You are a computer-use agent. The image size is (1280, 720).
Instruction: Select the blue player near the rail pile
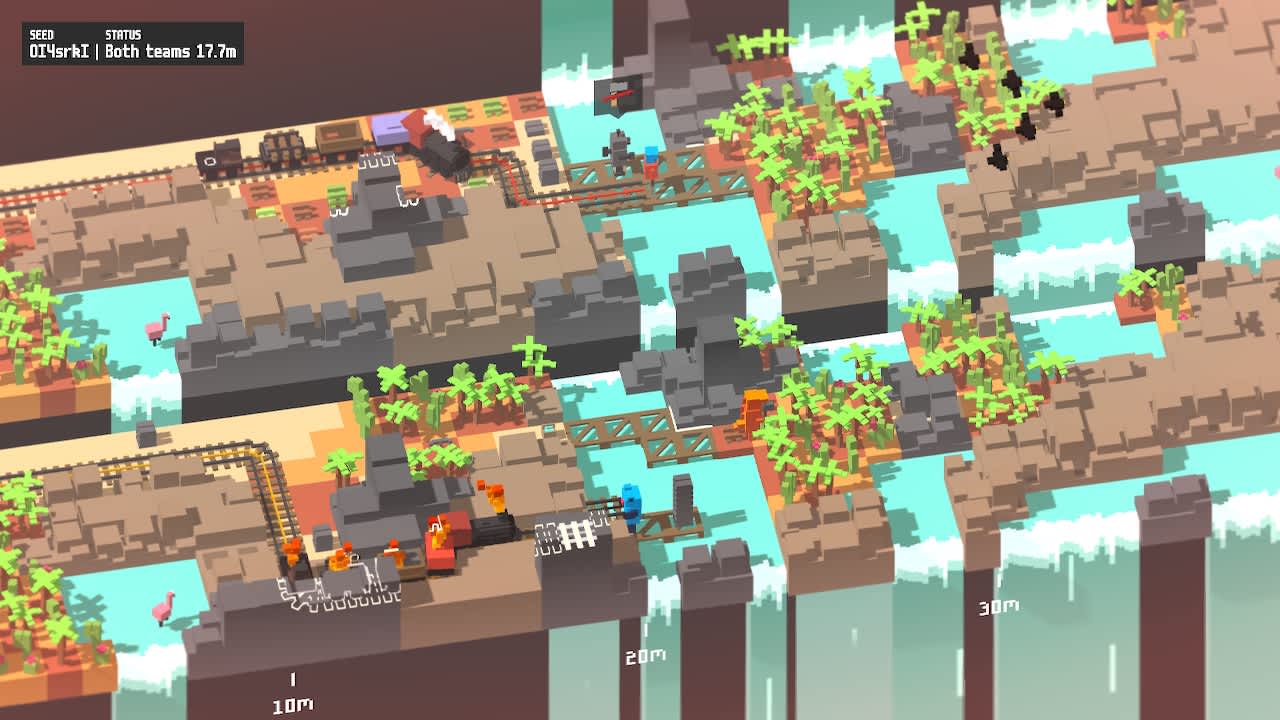point(630,503)
